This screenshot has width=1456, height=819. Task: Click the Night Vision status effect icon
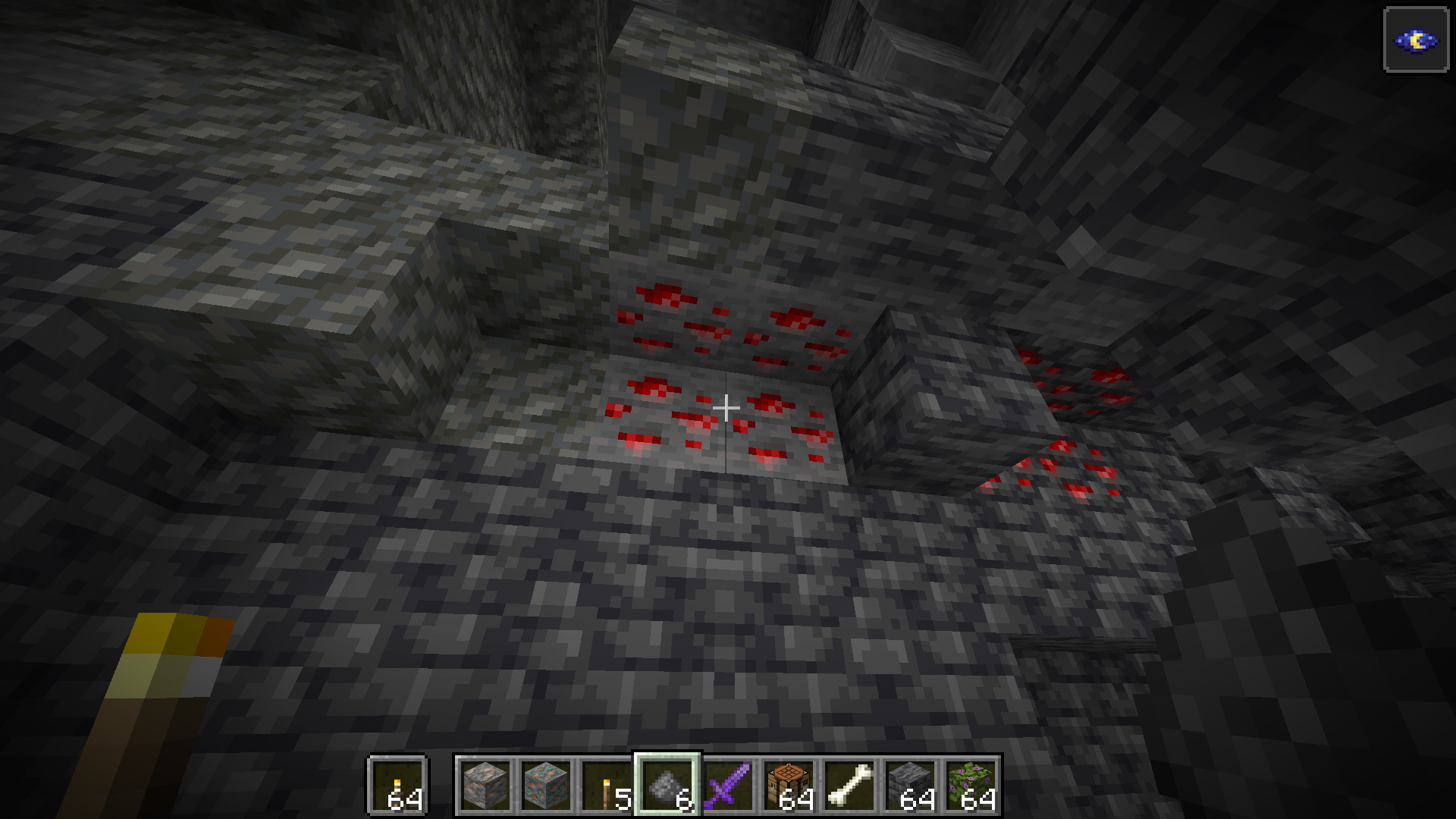[1416, 40]
